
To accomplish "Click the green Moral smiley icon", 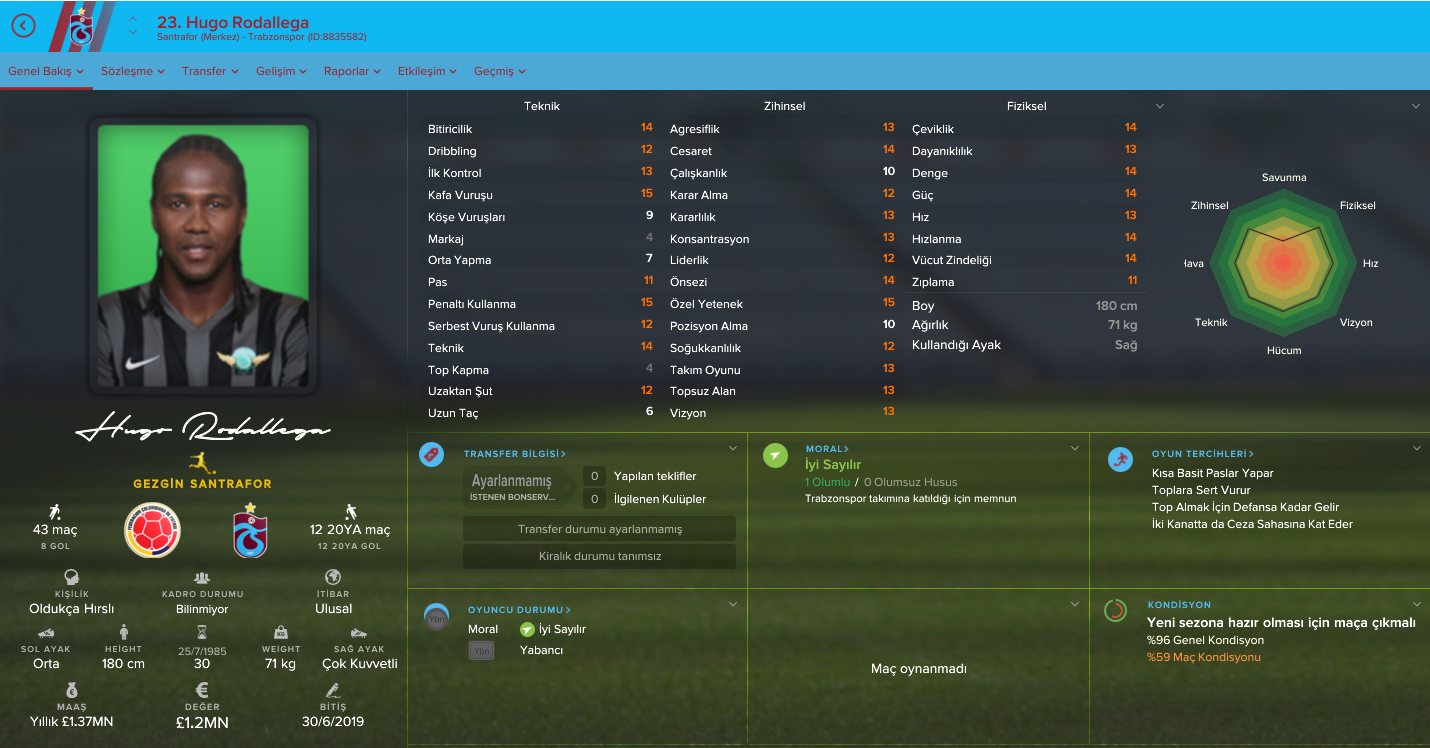I will pos(773,454).
